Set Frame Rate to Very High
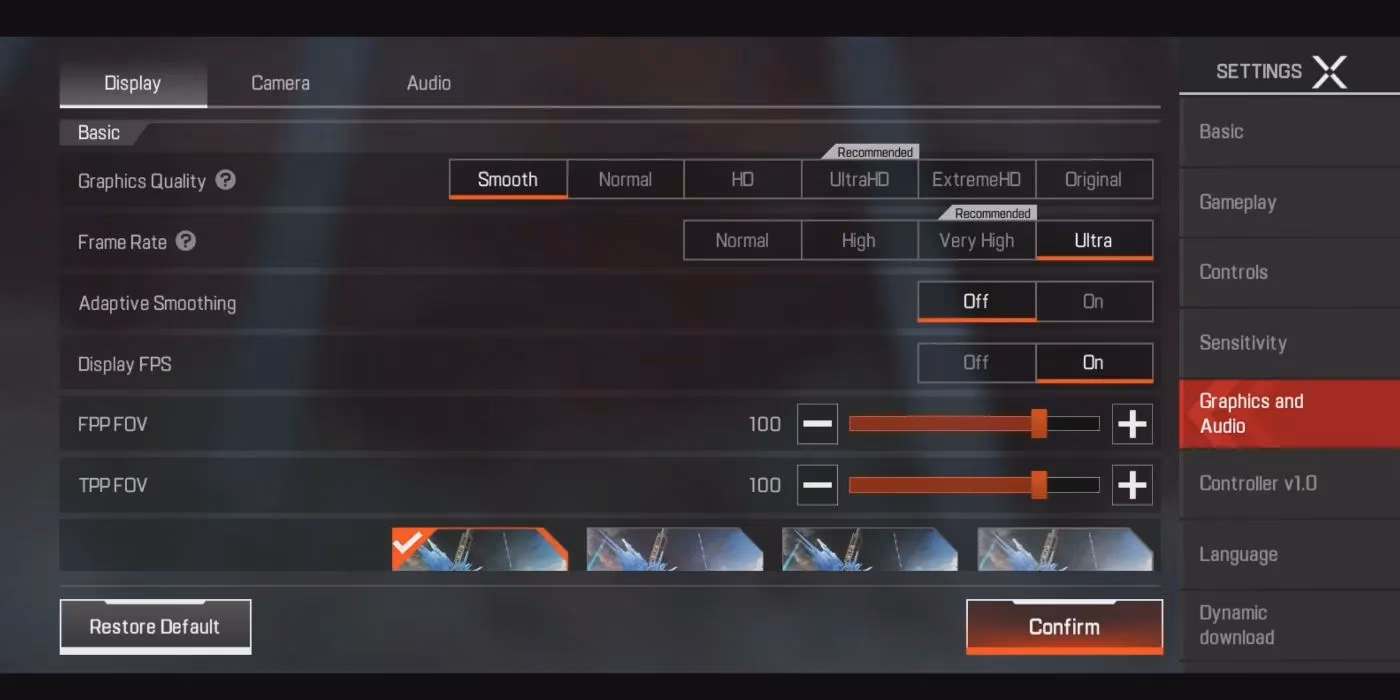 click(976, 241)
